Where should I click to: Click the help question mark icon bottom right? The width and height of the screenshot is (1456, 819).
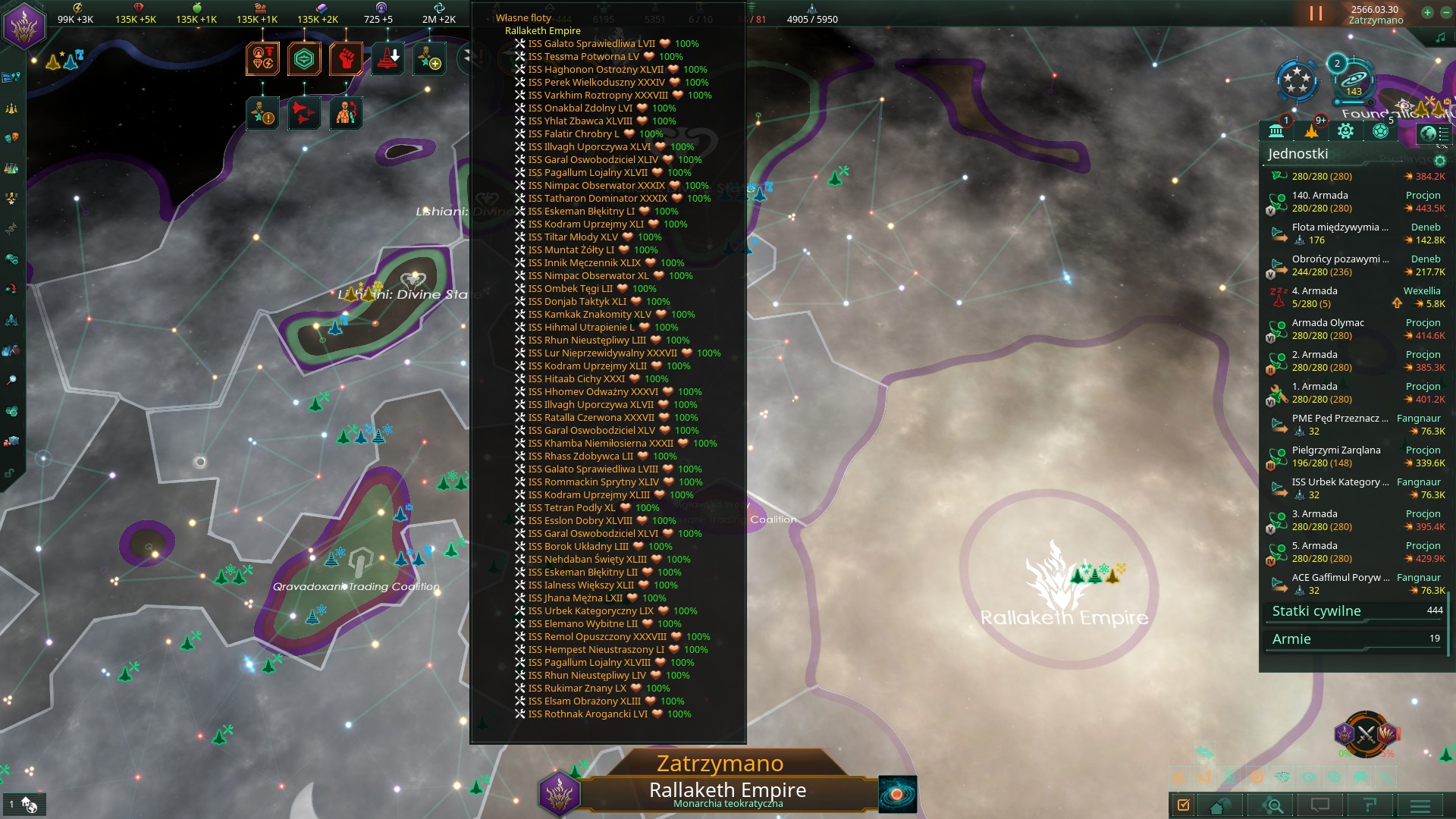point(1370,804)
